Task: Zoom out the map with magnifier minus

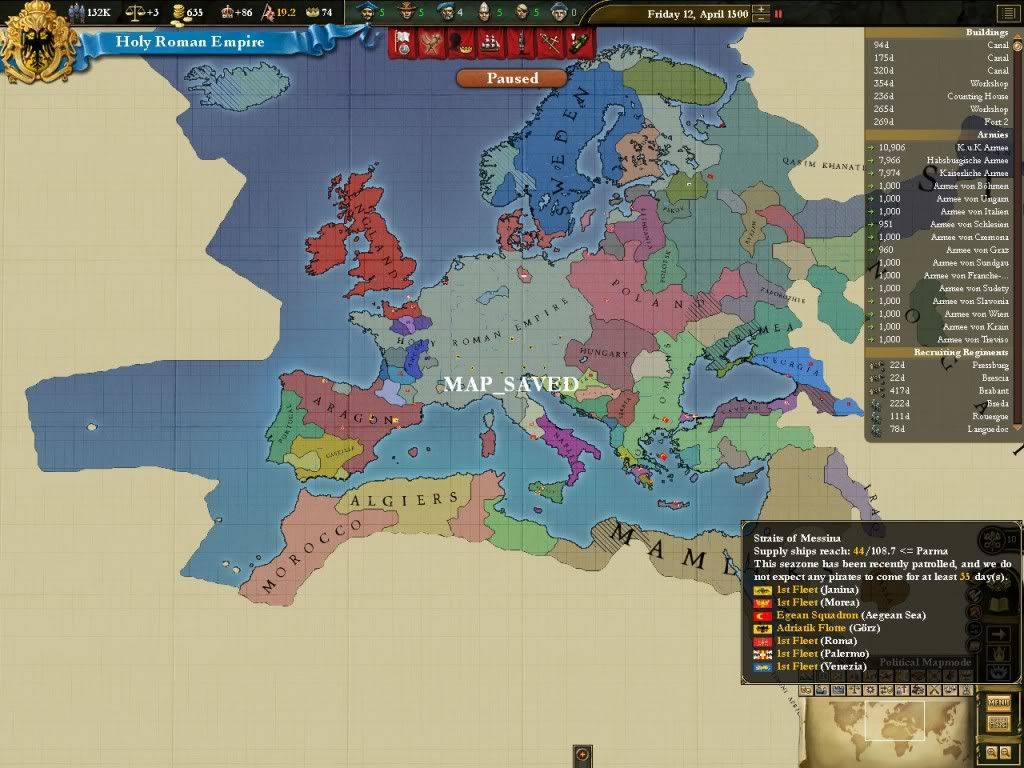Action: [1004, 751]
